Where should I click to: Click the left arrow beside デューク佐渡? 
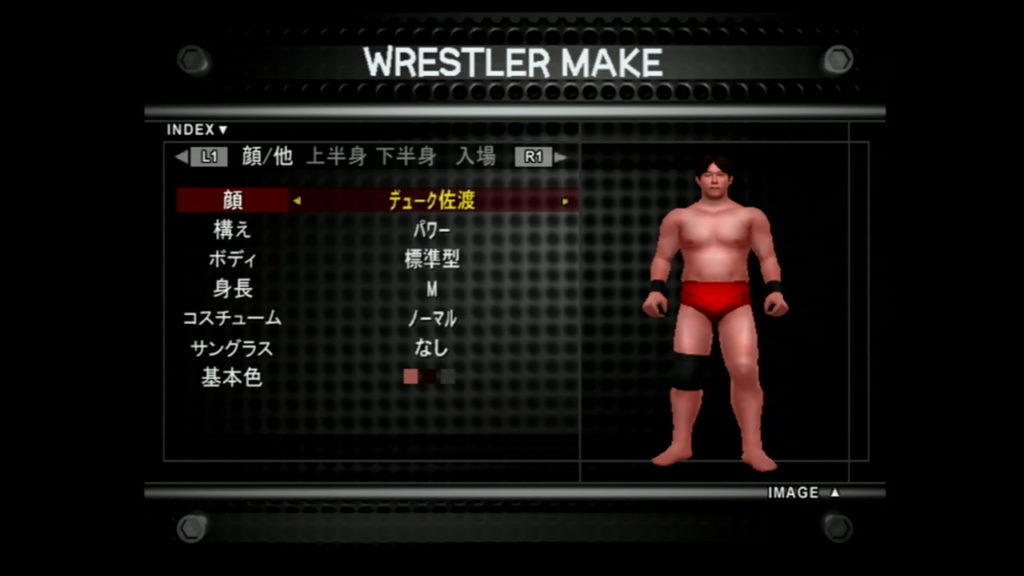(297, 201)
